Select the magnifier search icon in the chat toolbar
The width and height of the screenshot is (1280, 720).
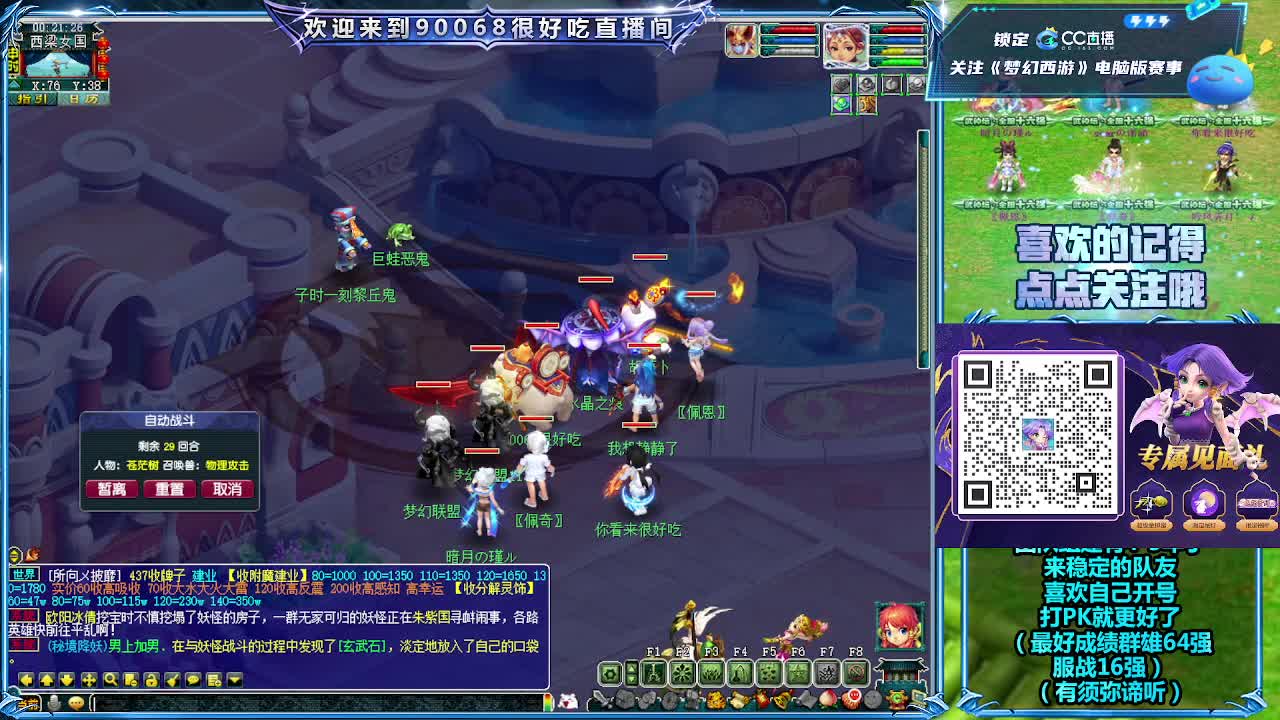pyautogui.click(x=111, y=679)
